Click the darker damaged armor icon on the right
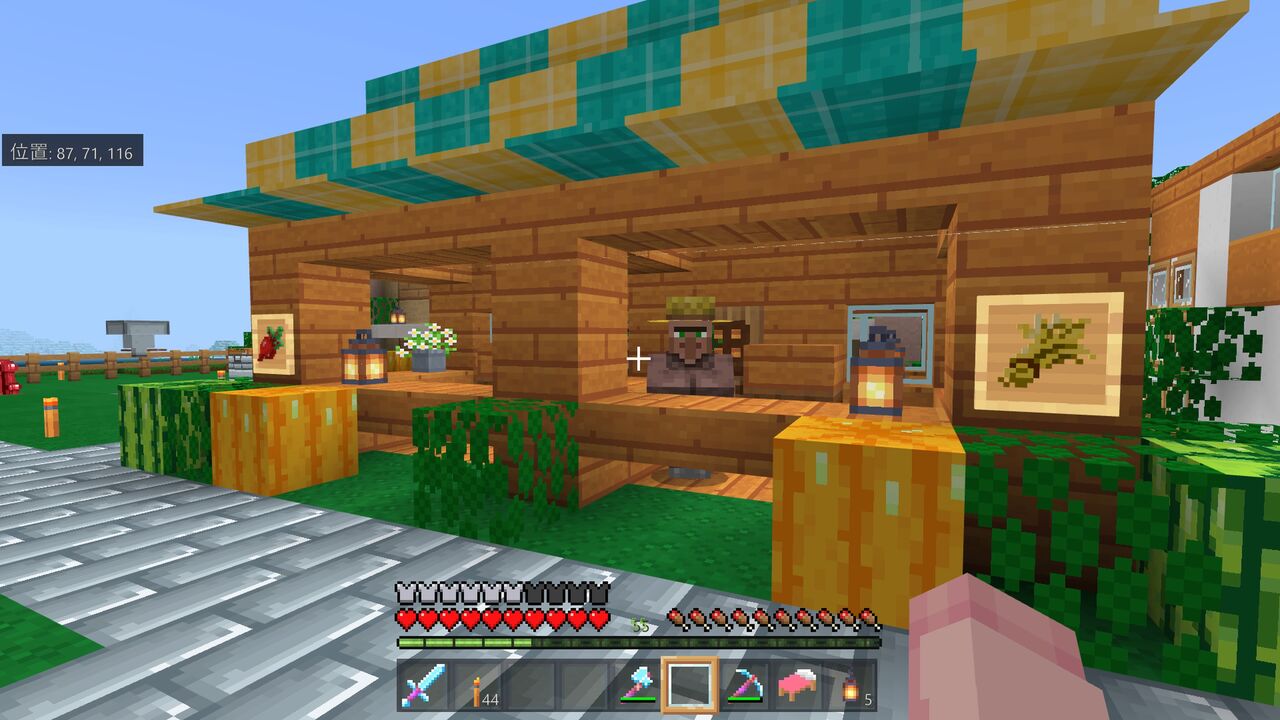 [x=597, y=593]
